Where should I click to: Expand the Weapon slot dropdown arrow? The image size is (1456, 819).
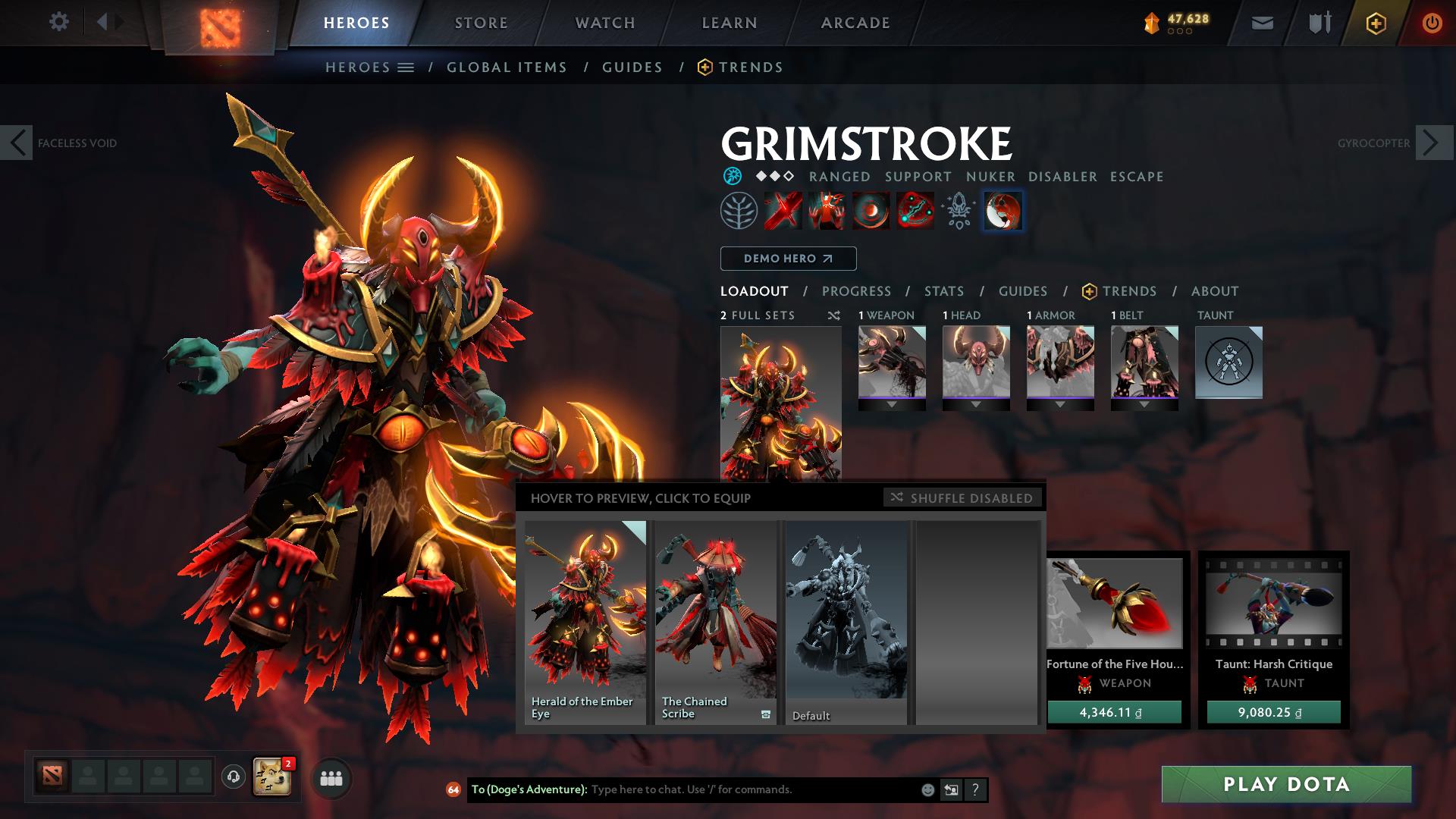(x=892, y=404)
